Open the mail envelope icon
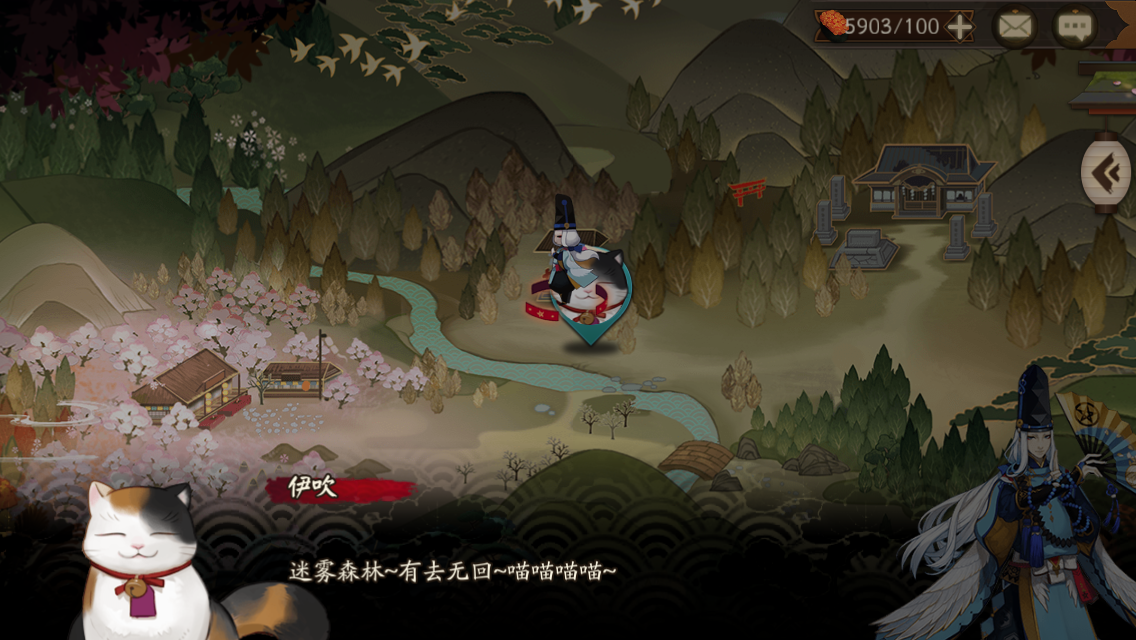Viewport: 1136px width, 640px height. 1014,27
